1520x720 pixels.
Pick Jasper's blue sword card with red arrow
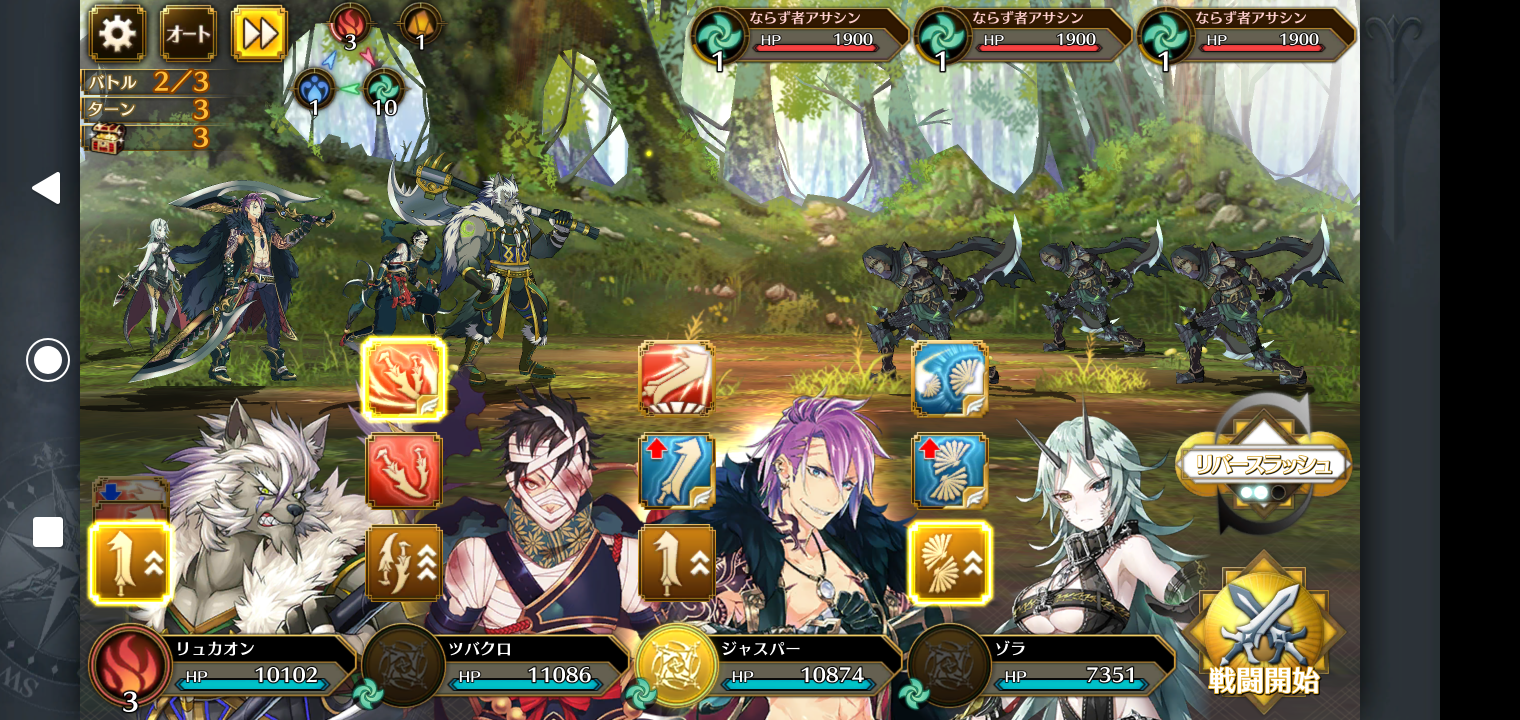point(676,471)
